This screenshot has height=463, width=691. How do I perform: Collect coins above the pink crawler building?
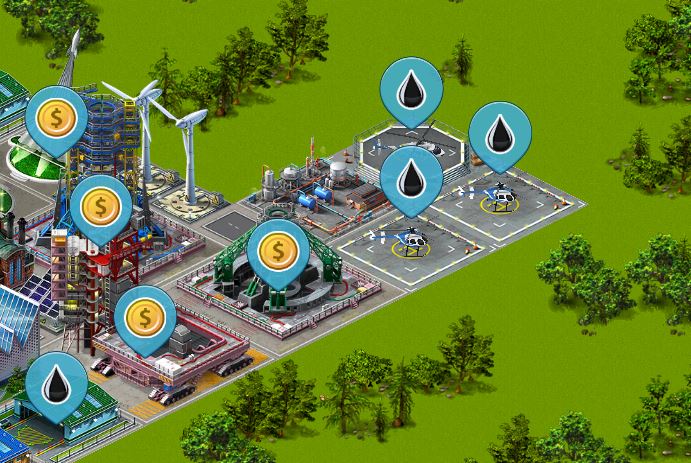145,319
